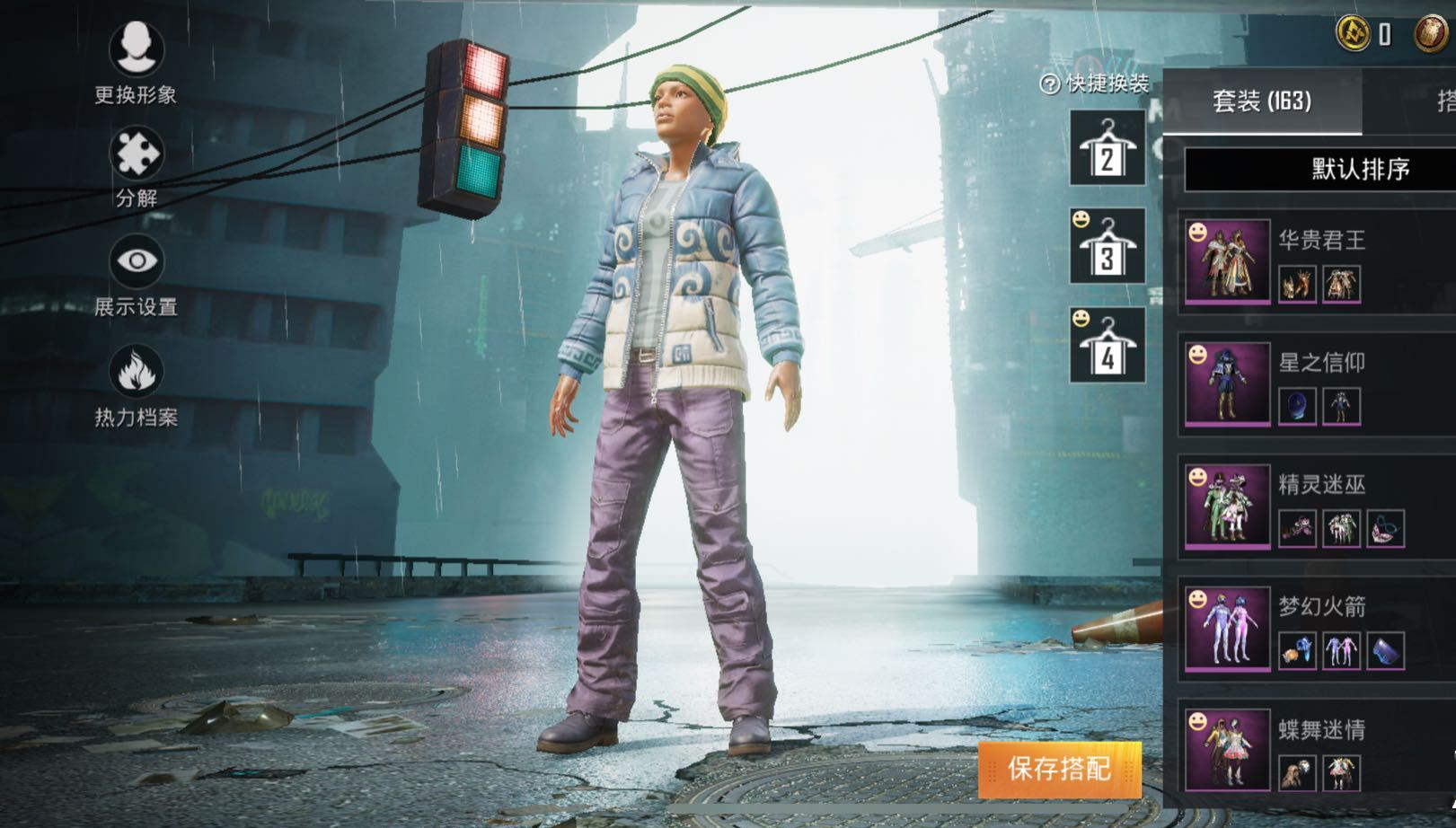
Task: Choose the 华贵君王 outfit set
Action: click(x=1227, y=260)
